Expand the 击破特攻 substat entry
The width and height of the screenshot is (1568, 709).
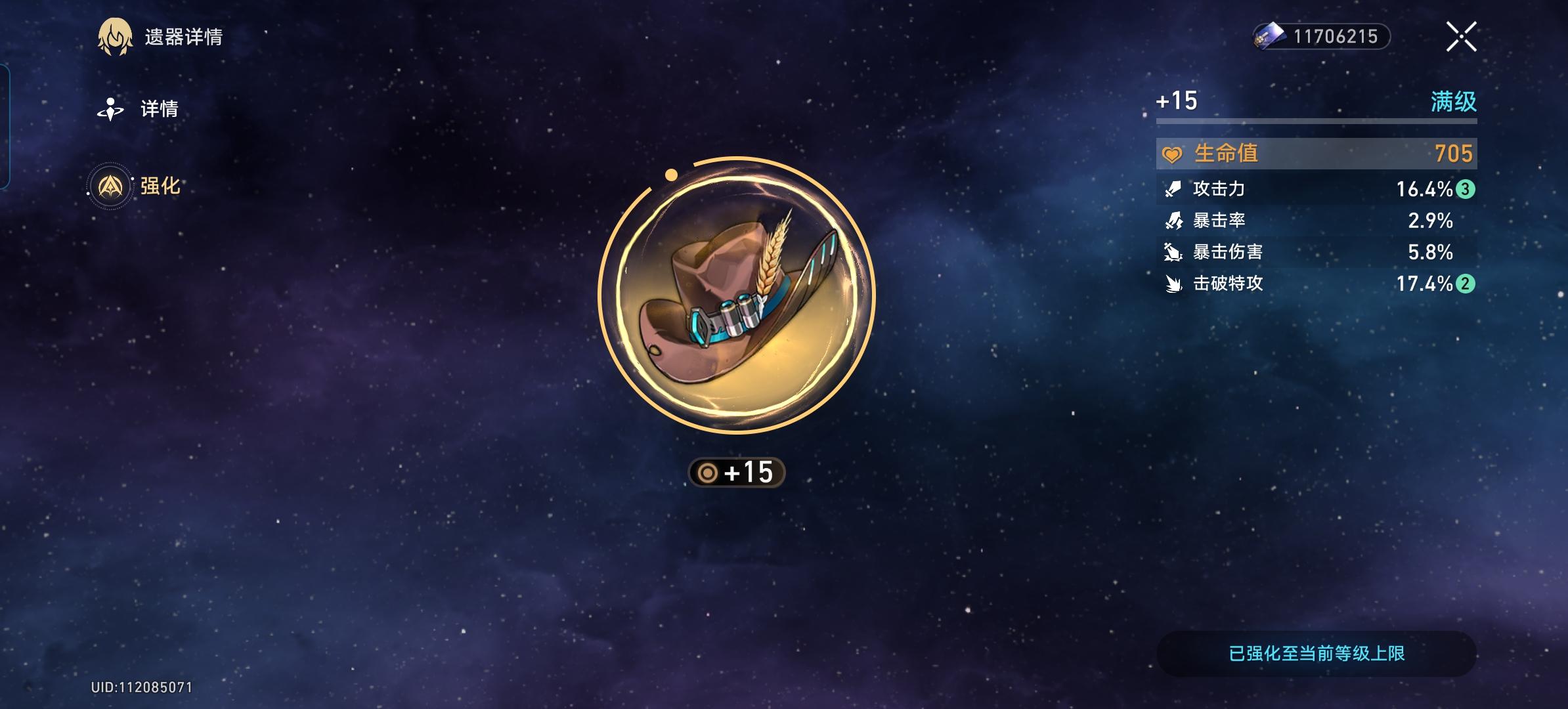click(x=1317, y=285)
